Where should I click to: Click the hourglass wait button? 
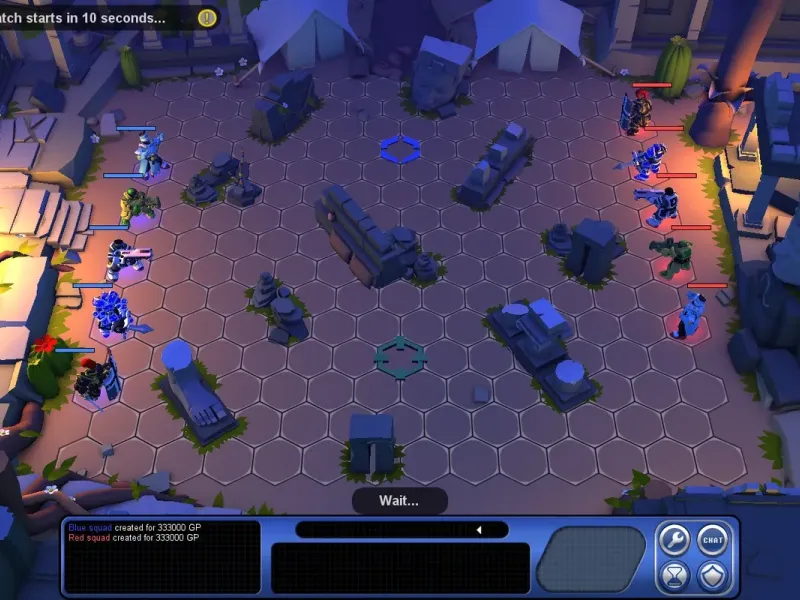tap(673, 575)
